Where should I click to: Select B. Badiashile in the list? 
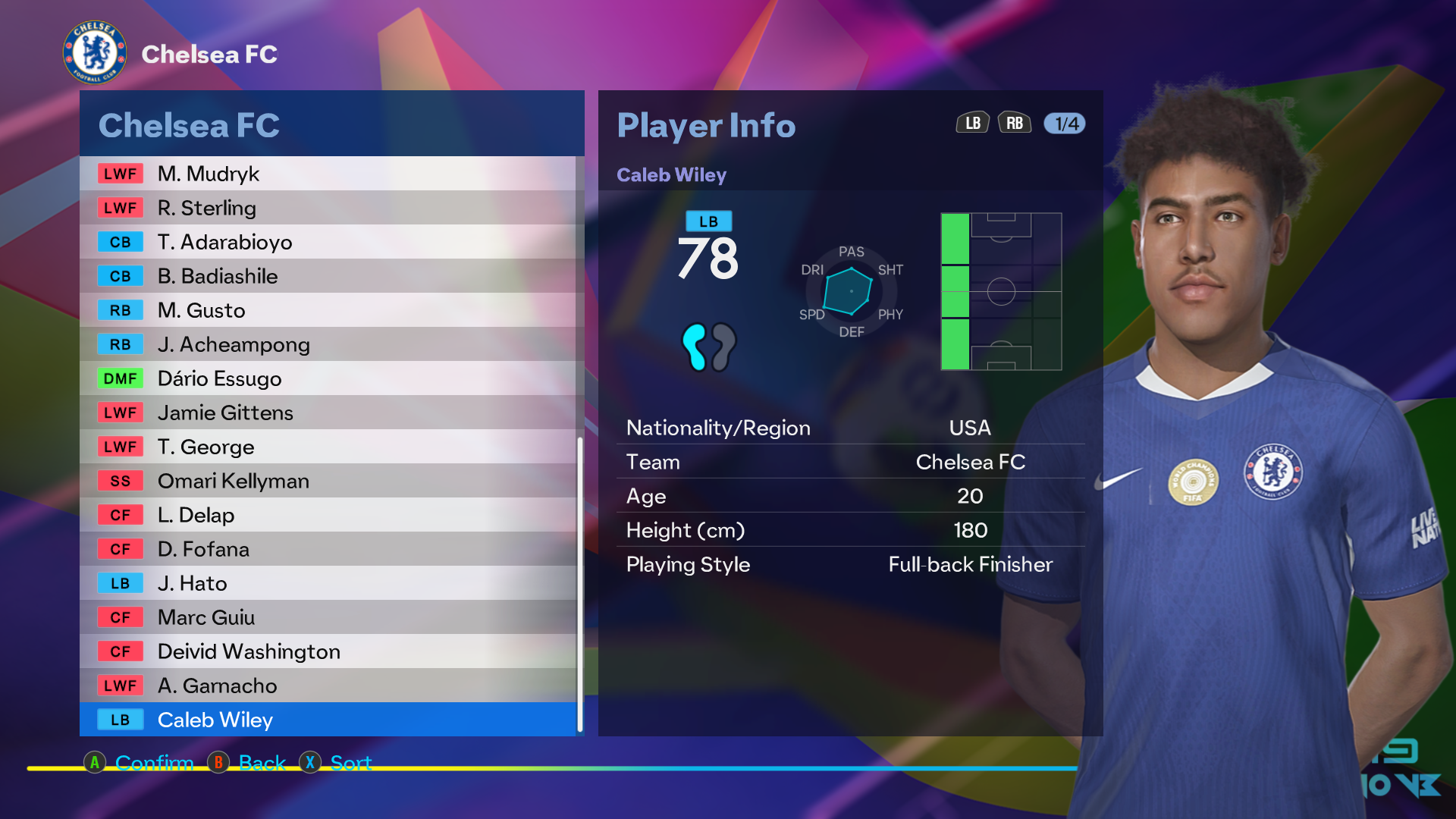point(328,276)
